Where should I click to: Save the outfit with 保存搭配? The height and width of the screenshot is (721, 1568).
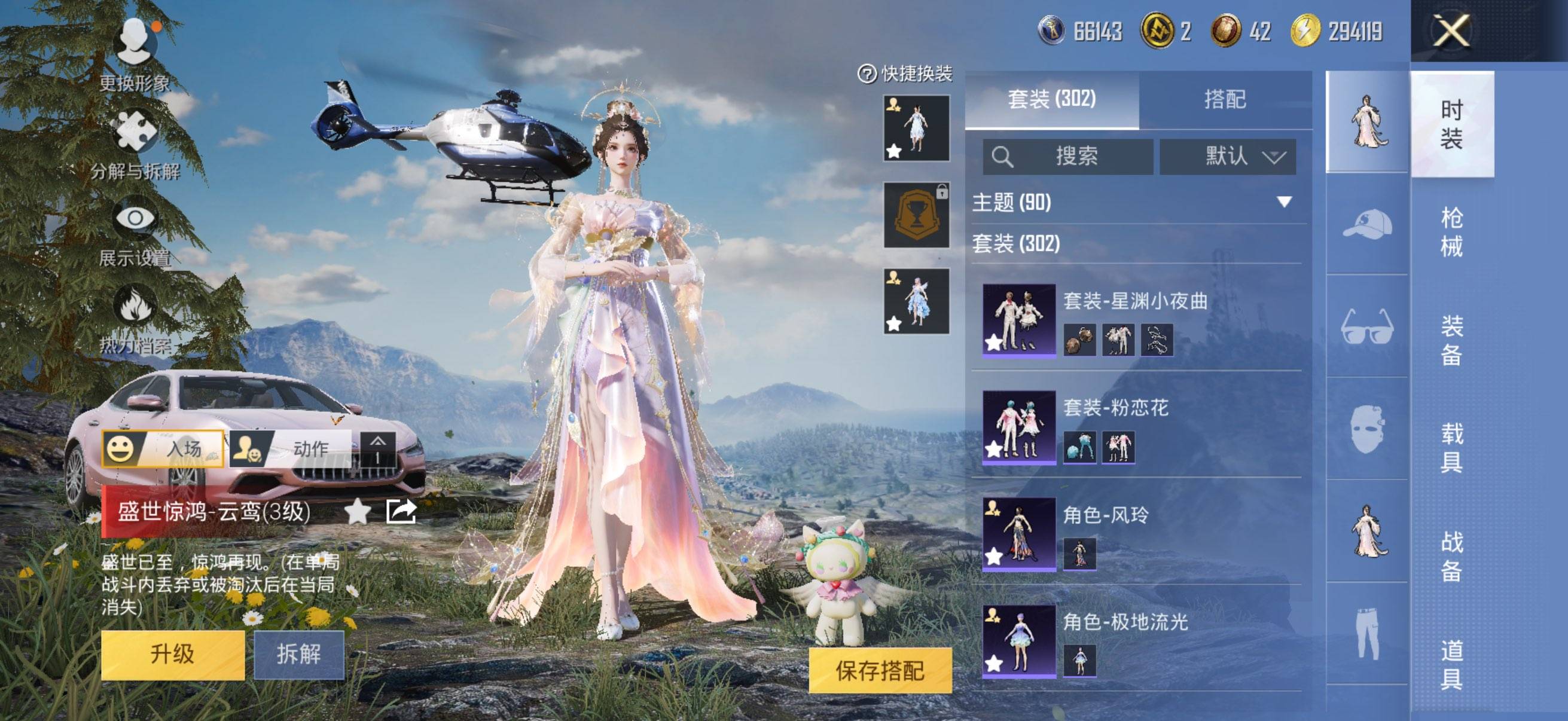(880, 671)
